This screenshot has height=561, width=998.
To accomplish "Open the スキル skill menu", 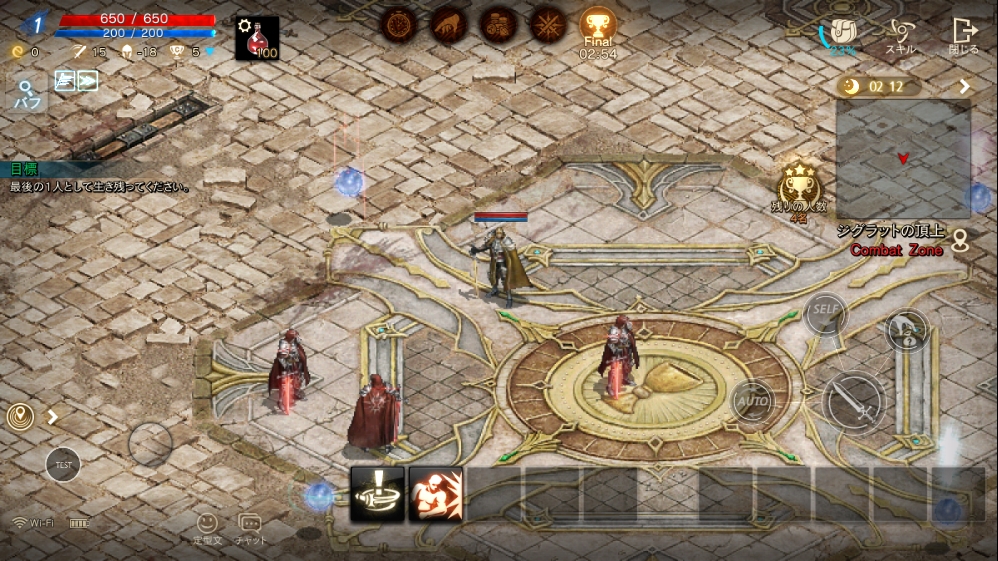I will tap(899, 35).
